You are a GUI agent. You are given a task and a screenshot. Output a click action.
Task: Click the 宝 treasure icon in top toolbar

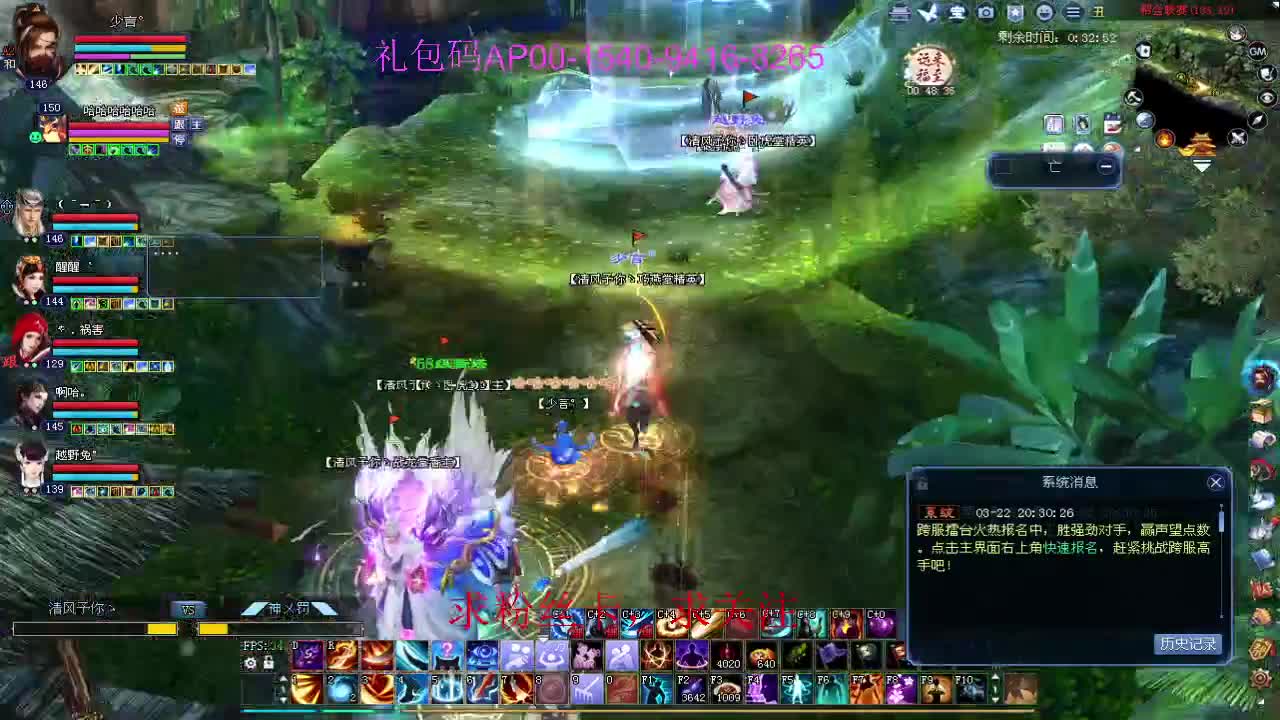[x=955, y=12]
